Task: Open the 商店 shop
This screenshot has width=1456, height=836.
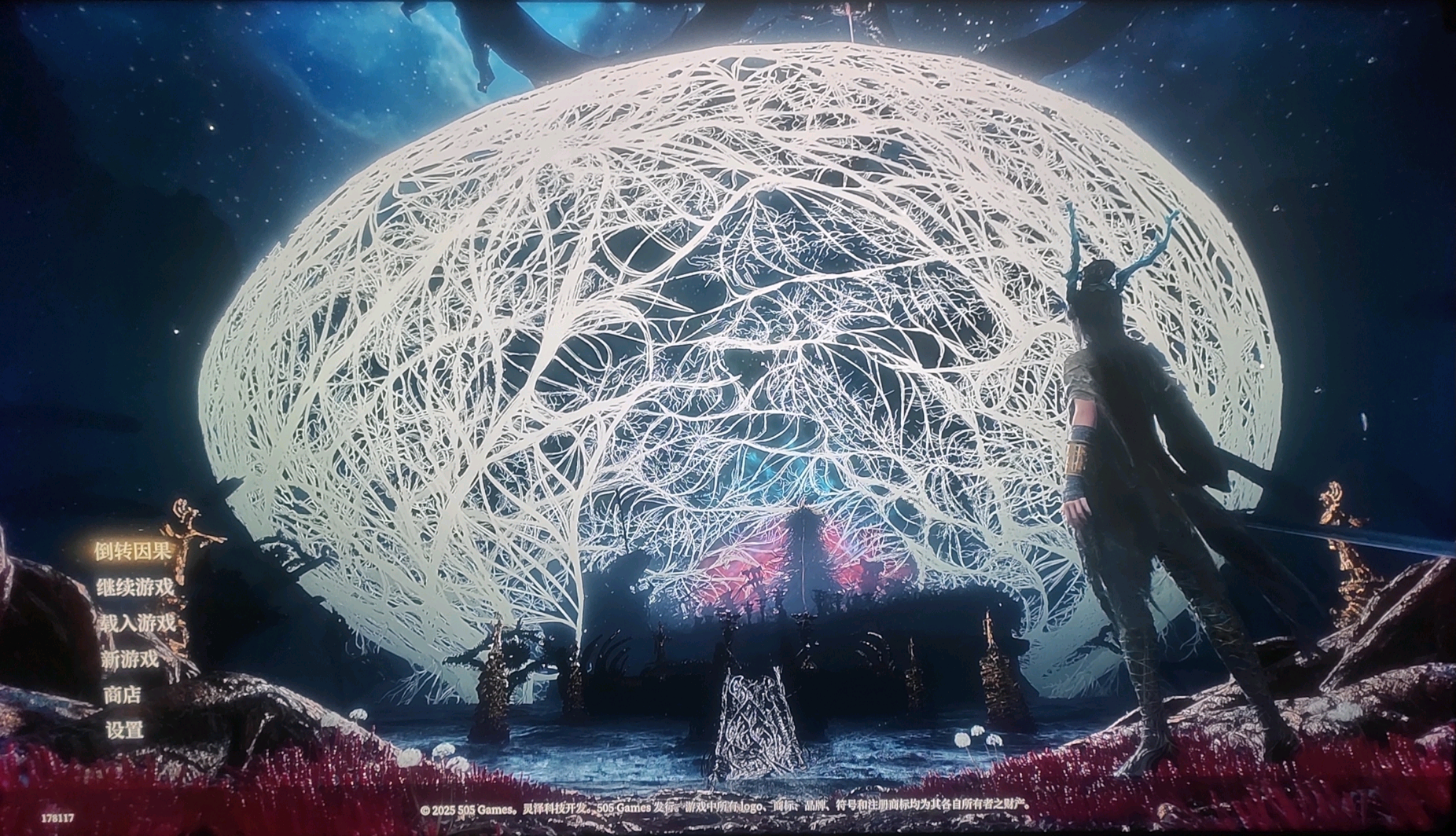Action: [122, 695]
